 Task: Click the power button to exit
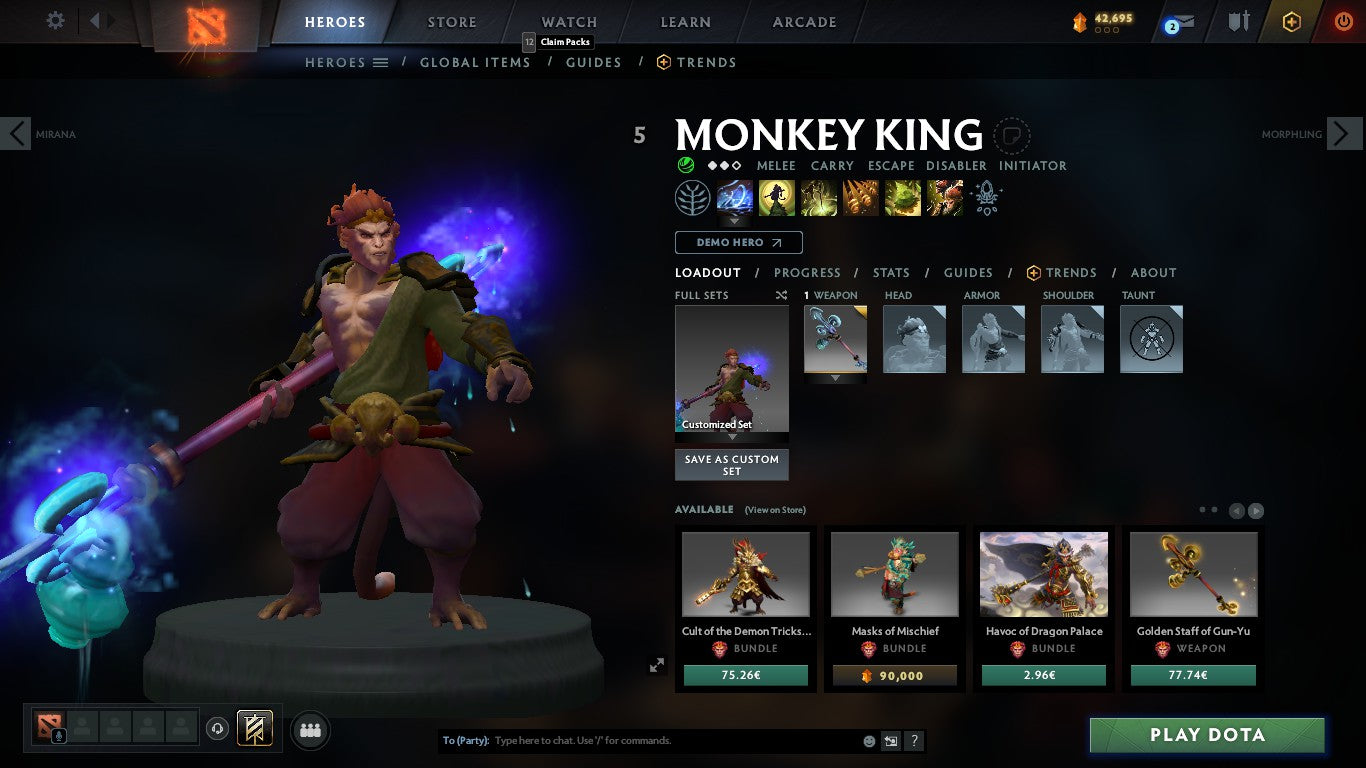point(1342,22)
